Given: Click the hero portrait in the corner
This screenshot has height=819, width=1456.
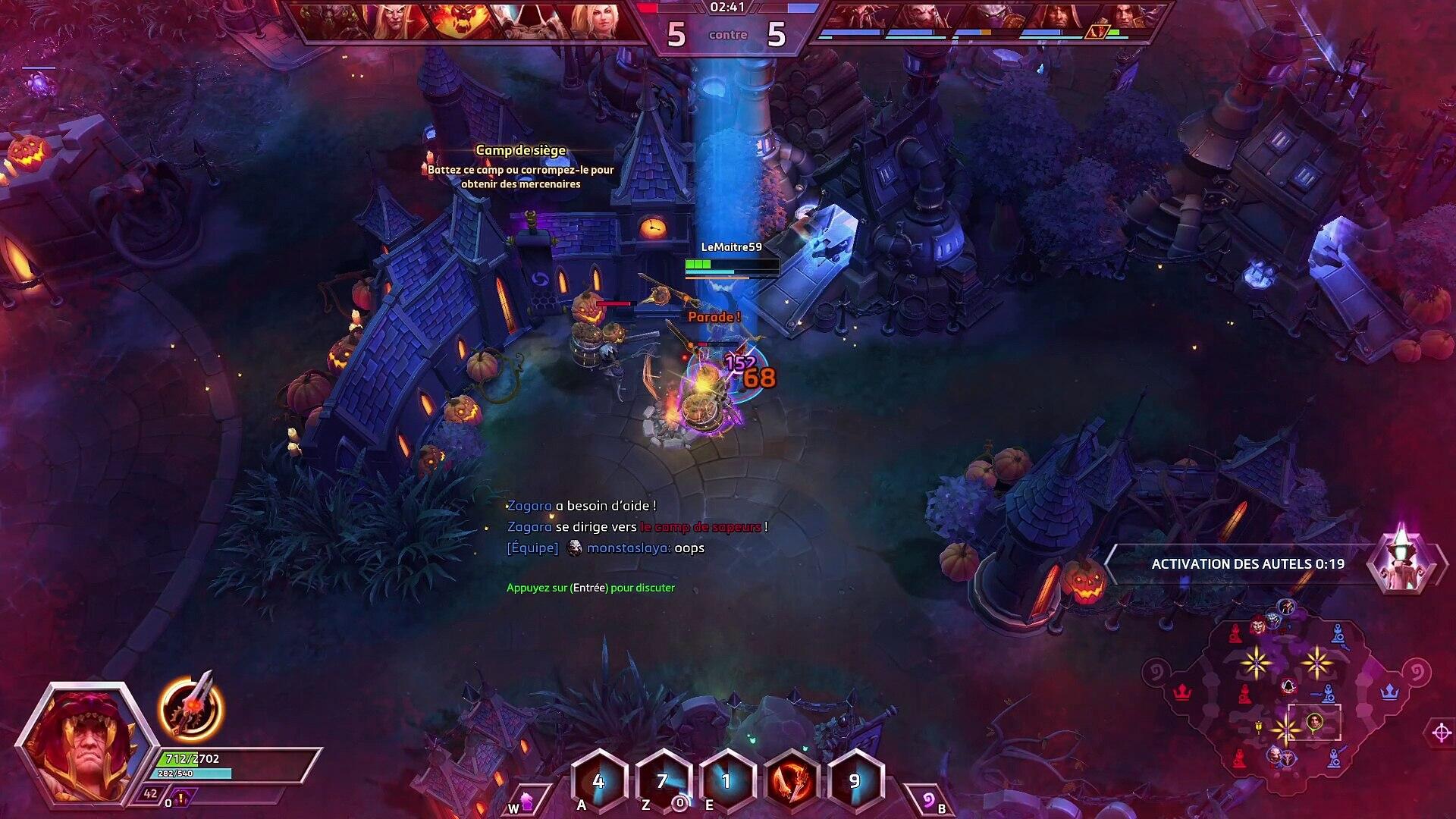Looking at the screenshot, I should coord(80,742).
